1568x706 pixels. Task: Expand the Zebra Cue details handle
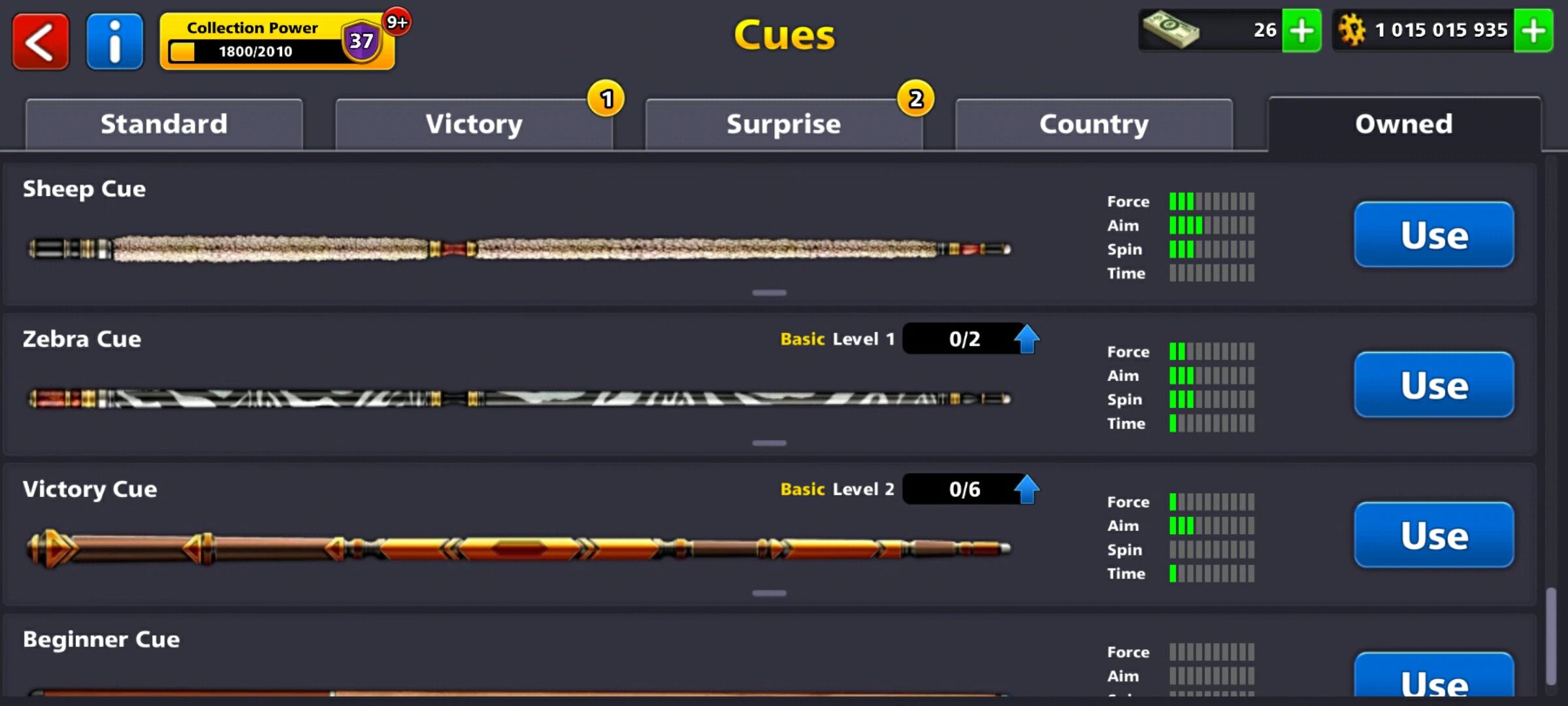[770, 443]
